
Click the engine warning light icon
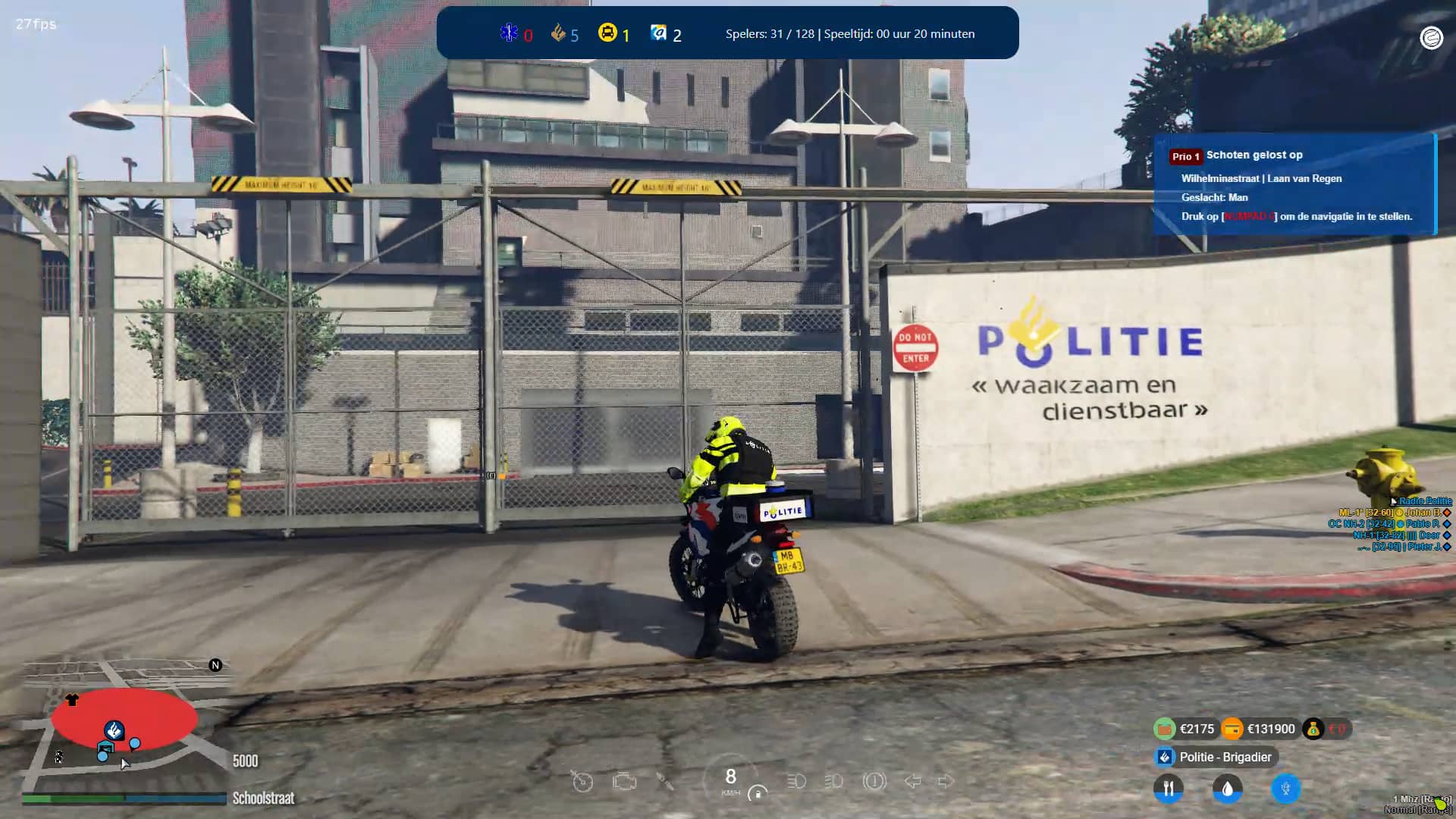(624, 781)
